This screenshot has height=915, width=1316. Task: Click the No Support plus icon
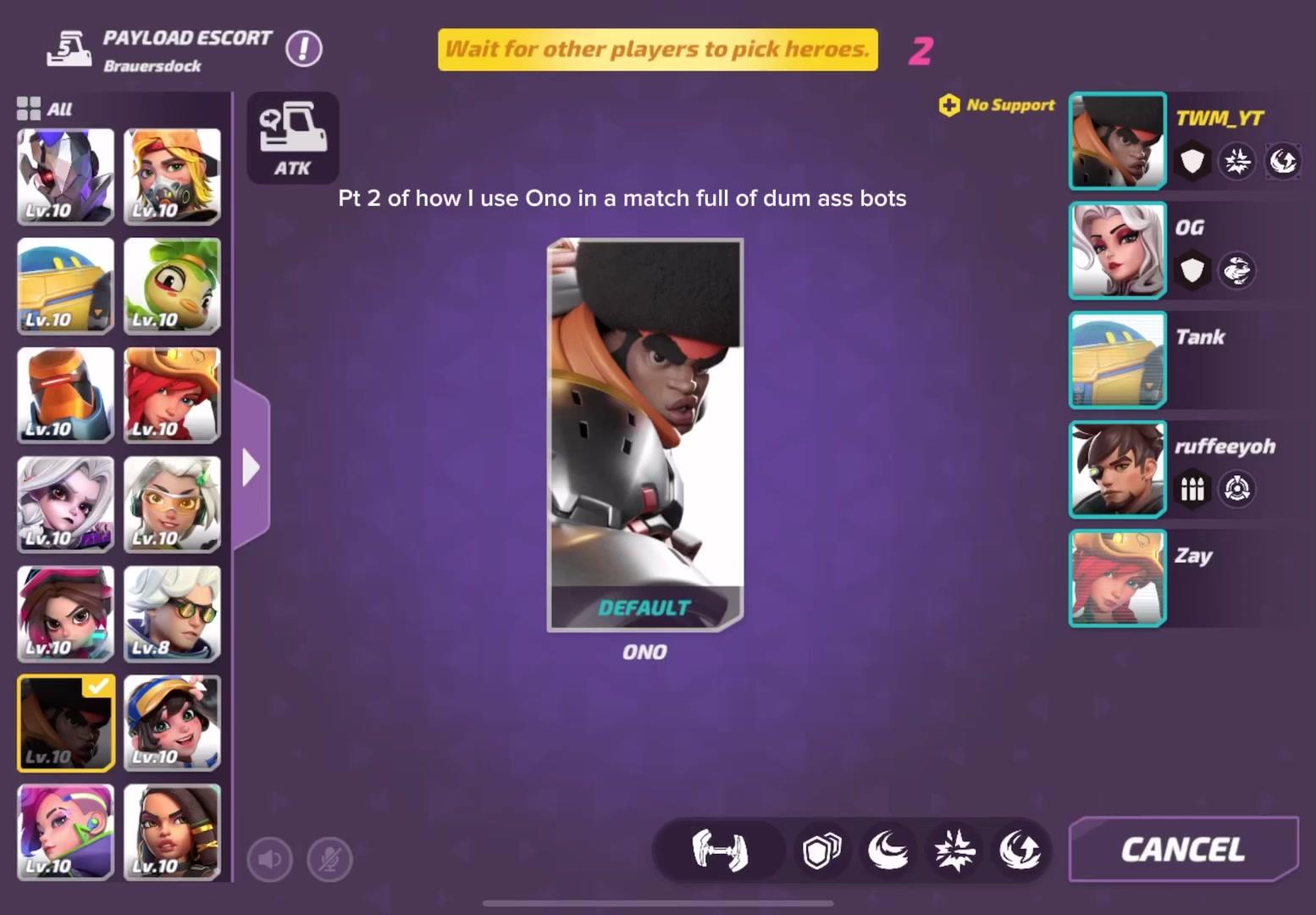948,105
